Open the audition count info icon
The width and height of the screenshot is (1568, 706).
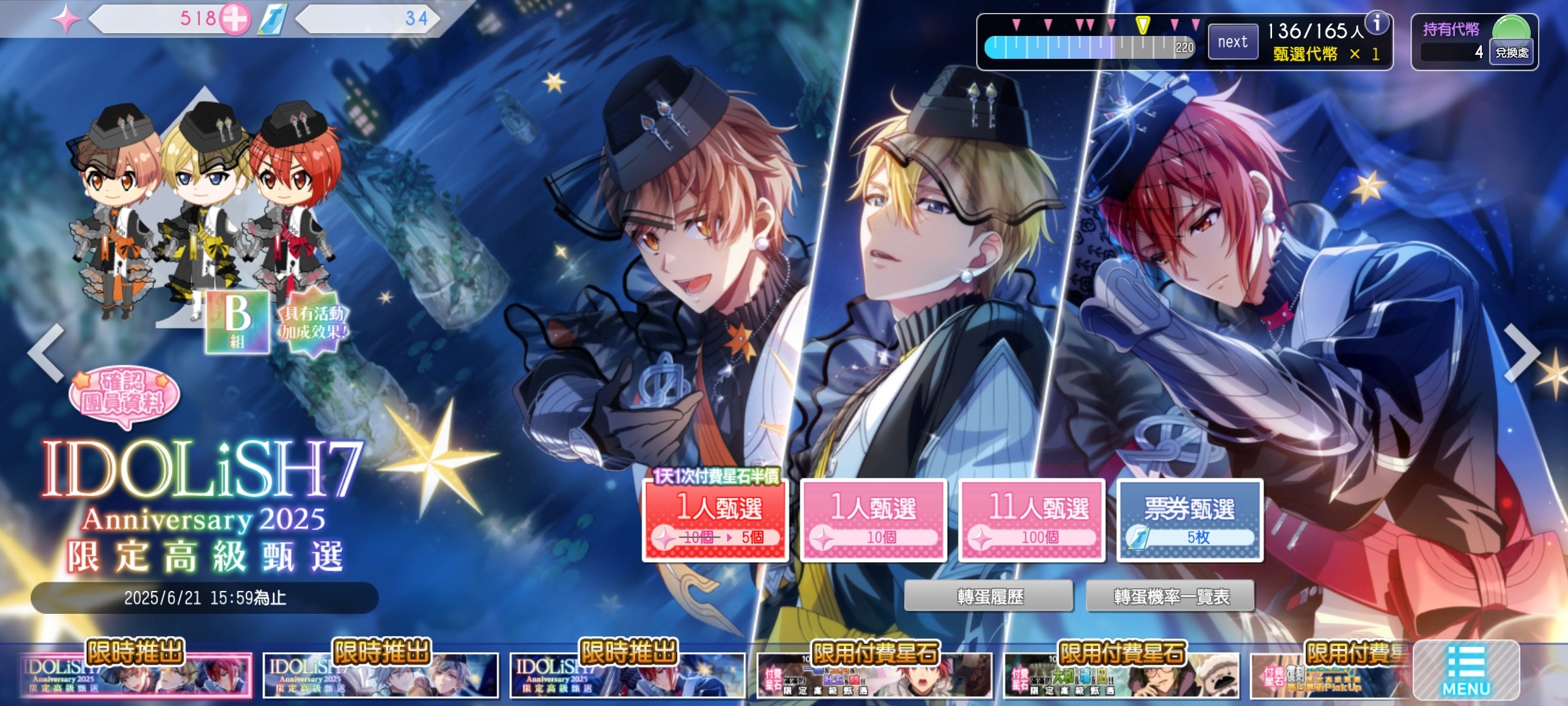point(1377,24)
